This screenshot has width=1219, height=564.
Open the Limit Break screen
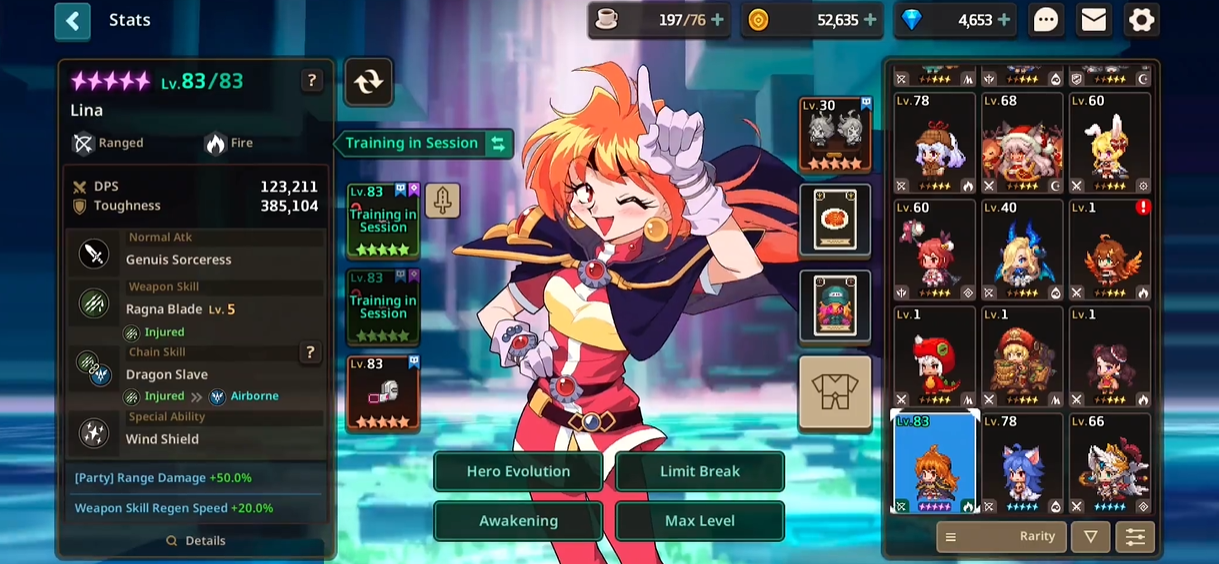[x=699, y=471]
